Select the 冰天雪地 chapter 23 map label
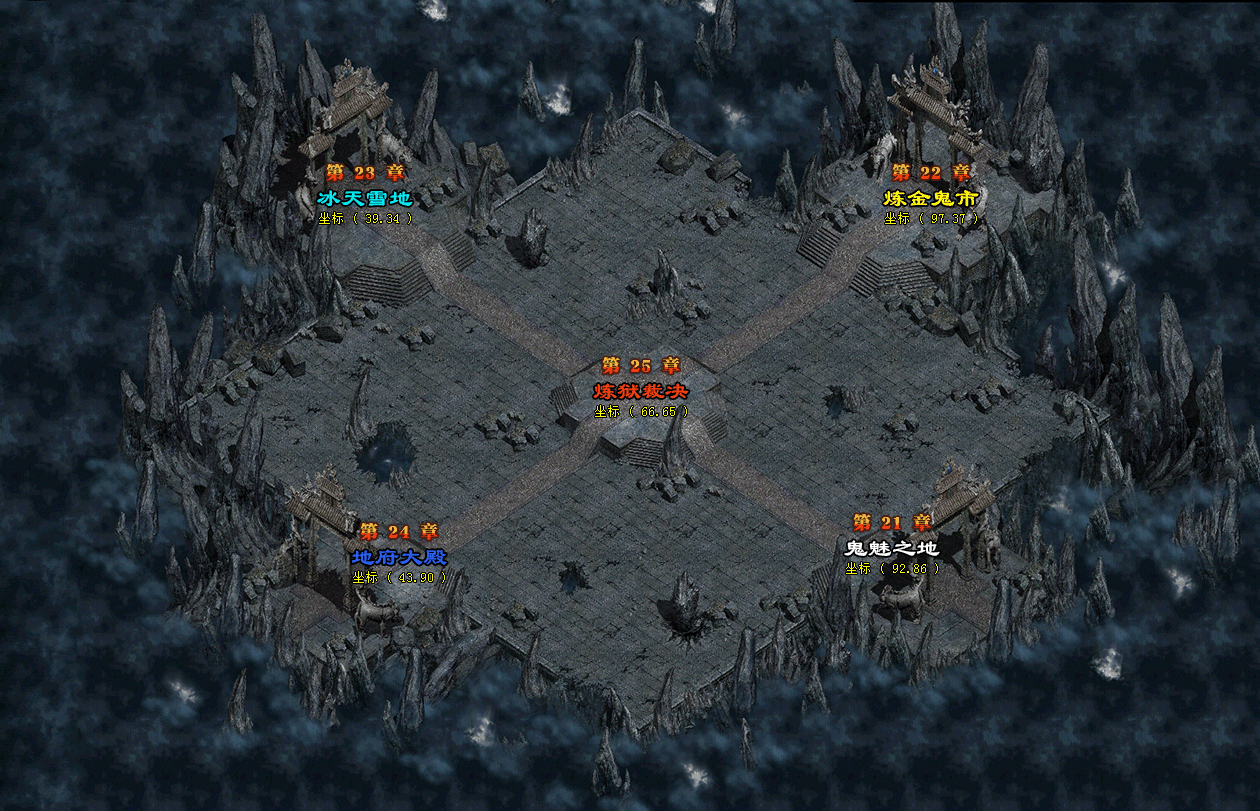This screenshot has height=811, width=1260. click(364, 198)
